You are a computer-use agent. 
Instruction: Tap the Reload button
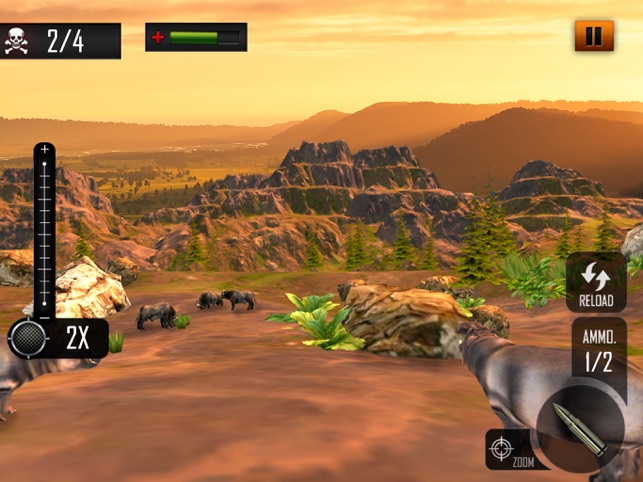[596, 283]
